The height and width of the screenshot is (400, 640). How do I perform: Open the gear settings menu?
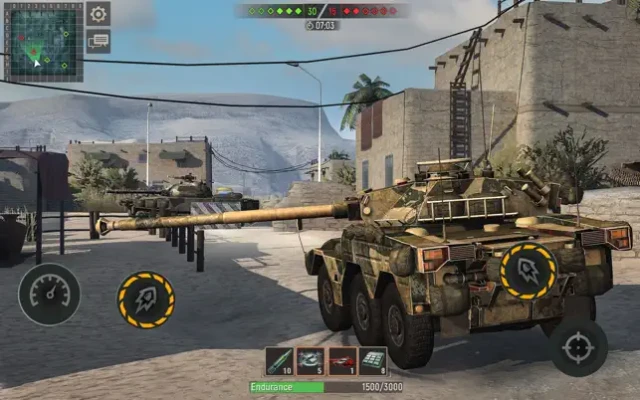tap(98, 14)
